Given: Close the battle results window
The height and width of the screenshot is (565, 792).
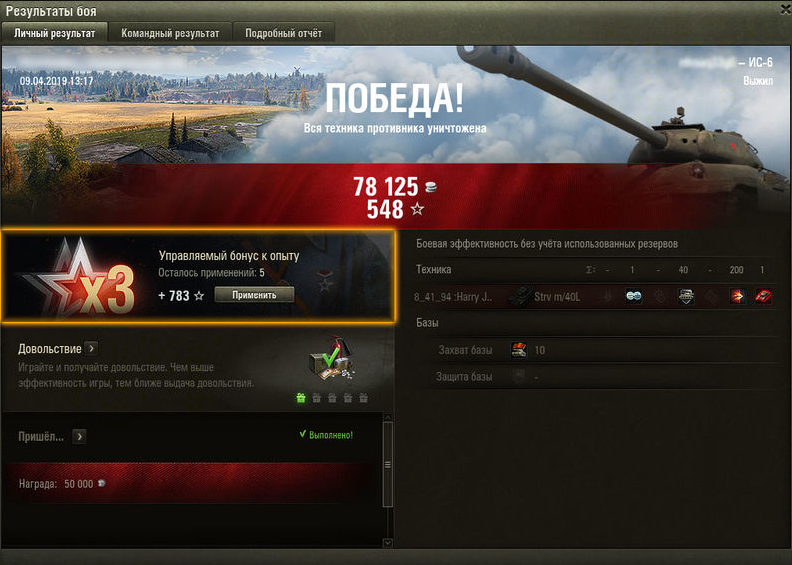Looking at the screenshot, I should pyautogui.click(x=779, y=10).
